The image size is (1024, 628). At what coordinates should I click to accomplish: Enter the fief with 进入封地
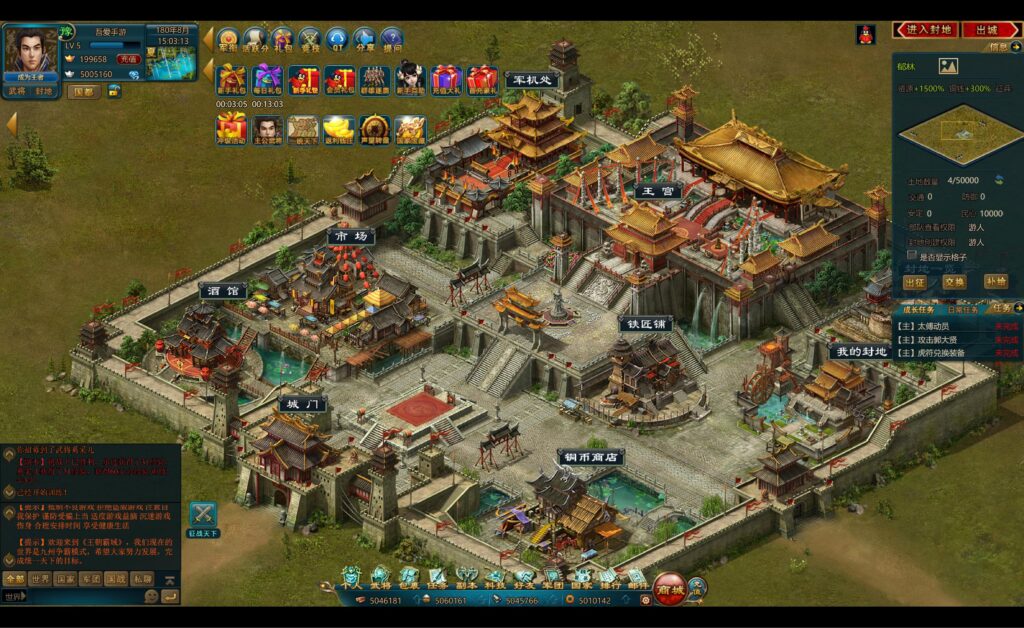927,30
